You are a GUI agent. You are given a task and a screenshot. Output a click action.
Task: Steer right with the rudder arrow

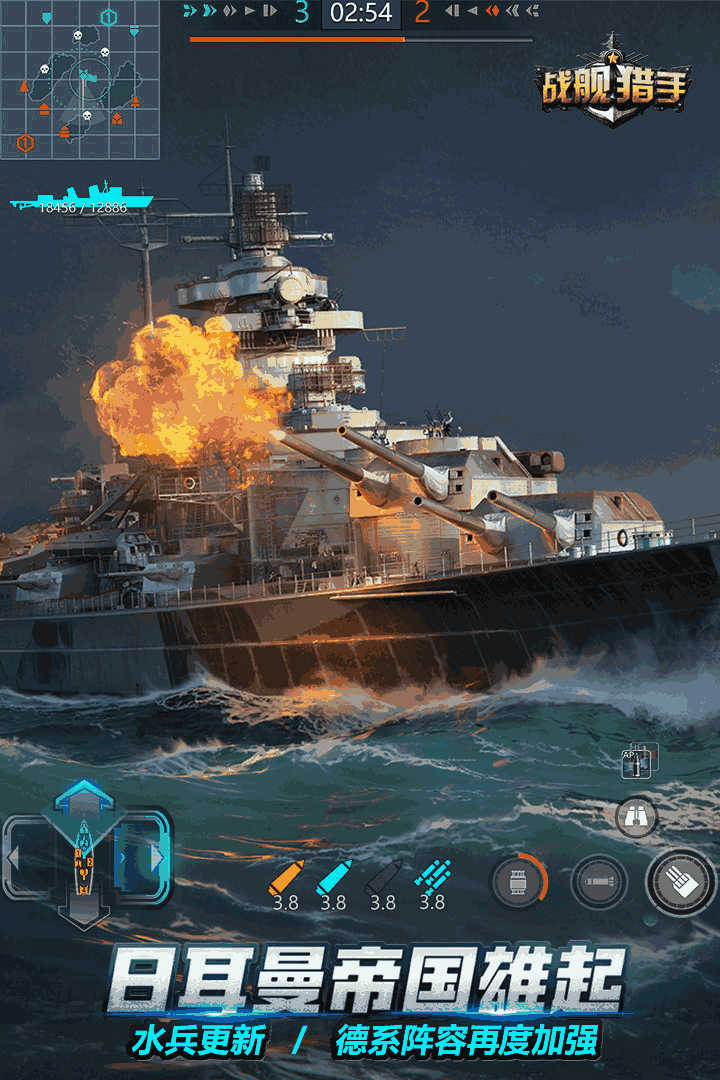click(x=156, y=857)
